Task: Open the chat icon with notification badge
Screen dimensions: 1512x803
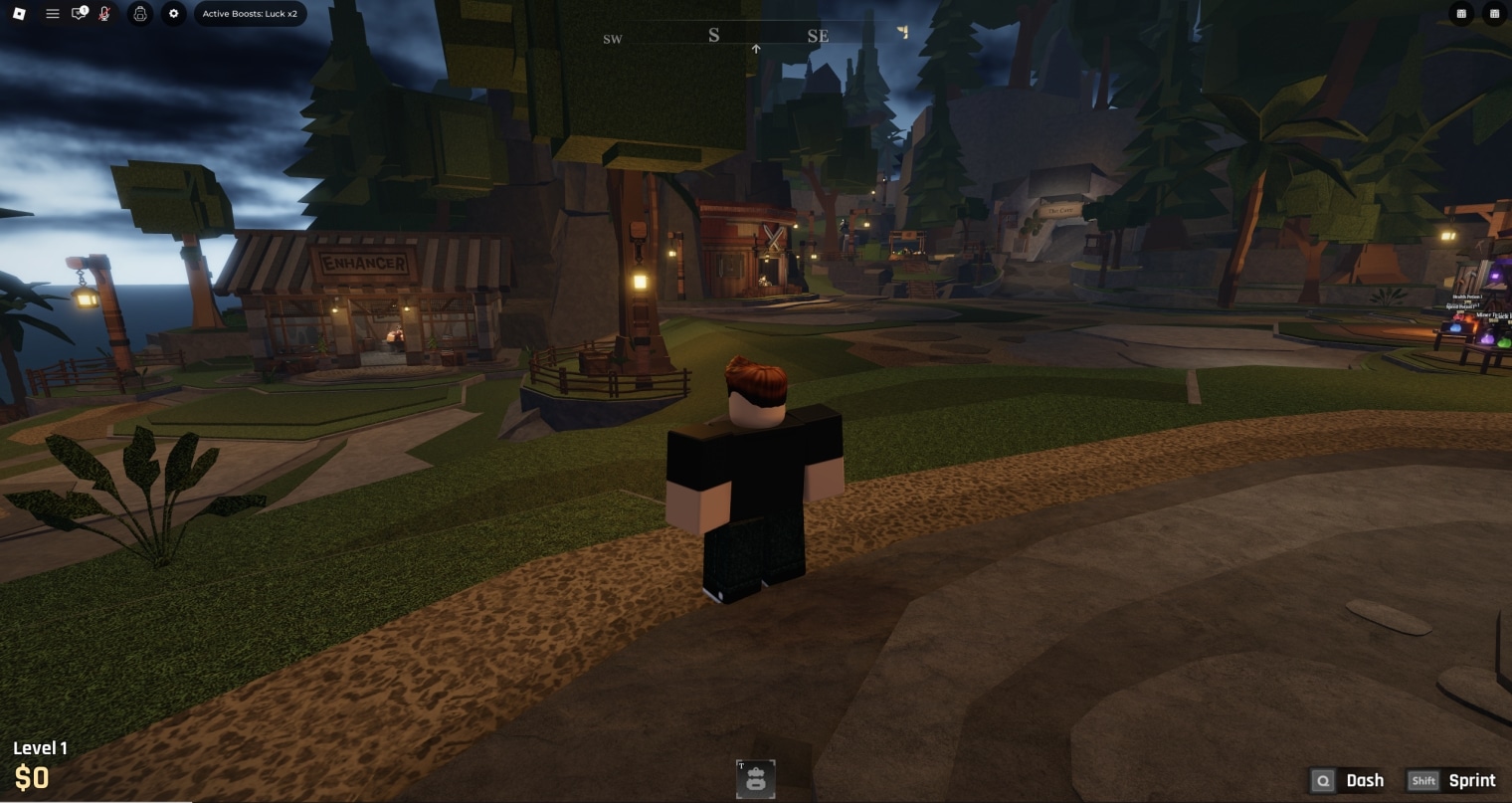Action: [x=79, y=14]
